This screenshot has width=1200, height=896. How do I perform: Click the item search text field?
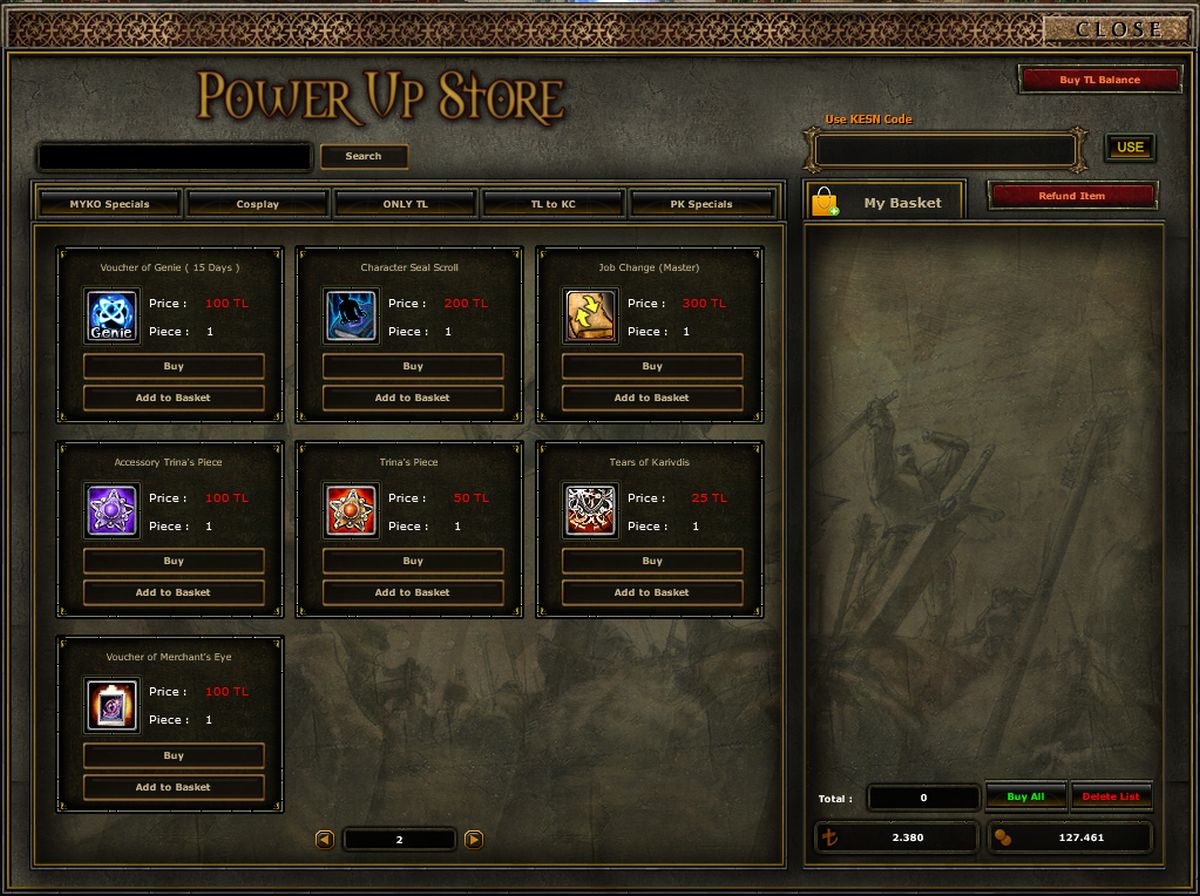(175, 157)
